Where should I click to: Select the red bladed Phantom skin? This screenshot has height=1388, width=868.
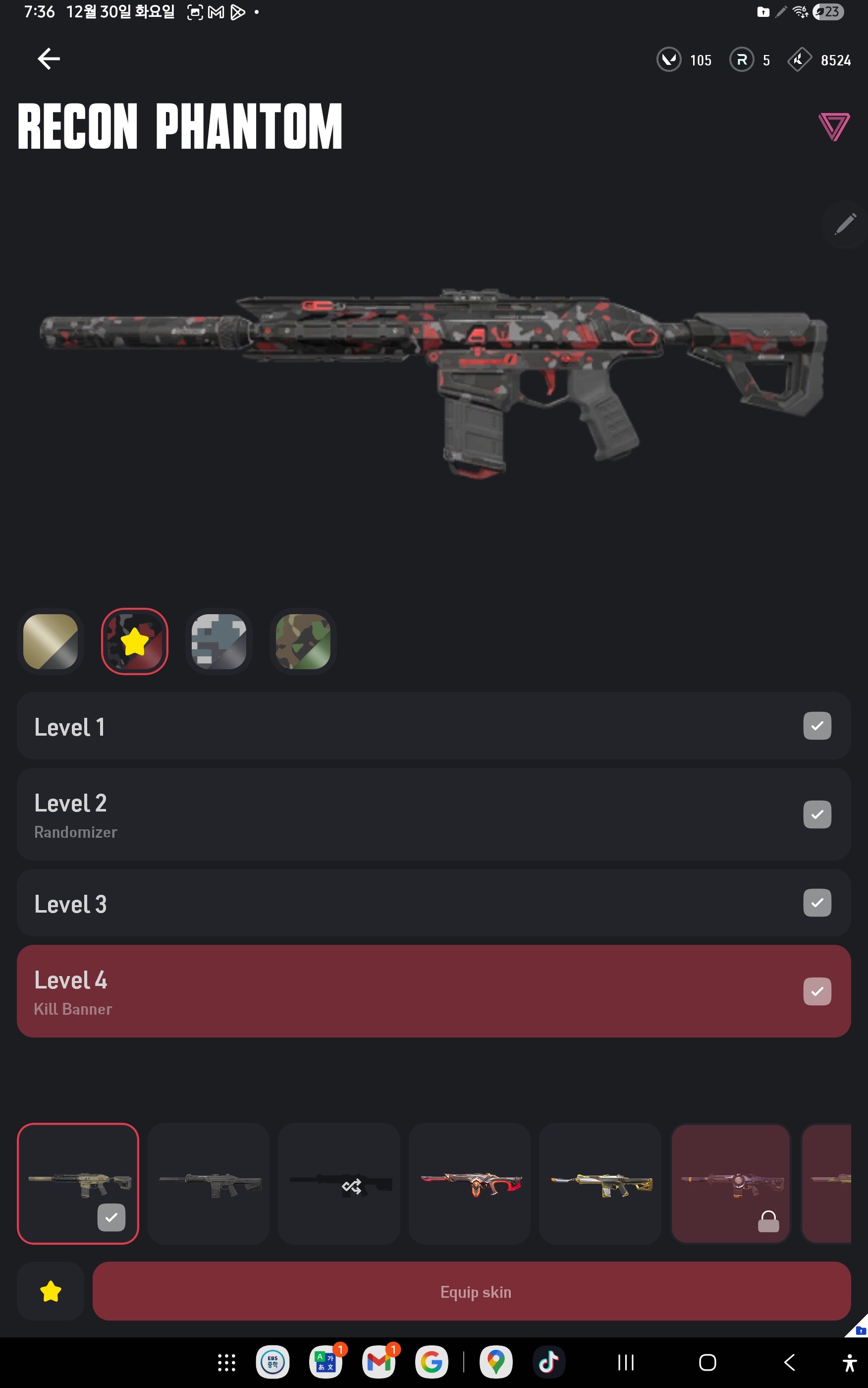point(470,1184)
